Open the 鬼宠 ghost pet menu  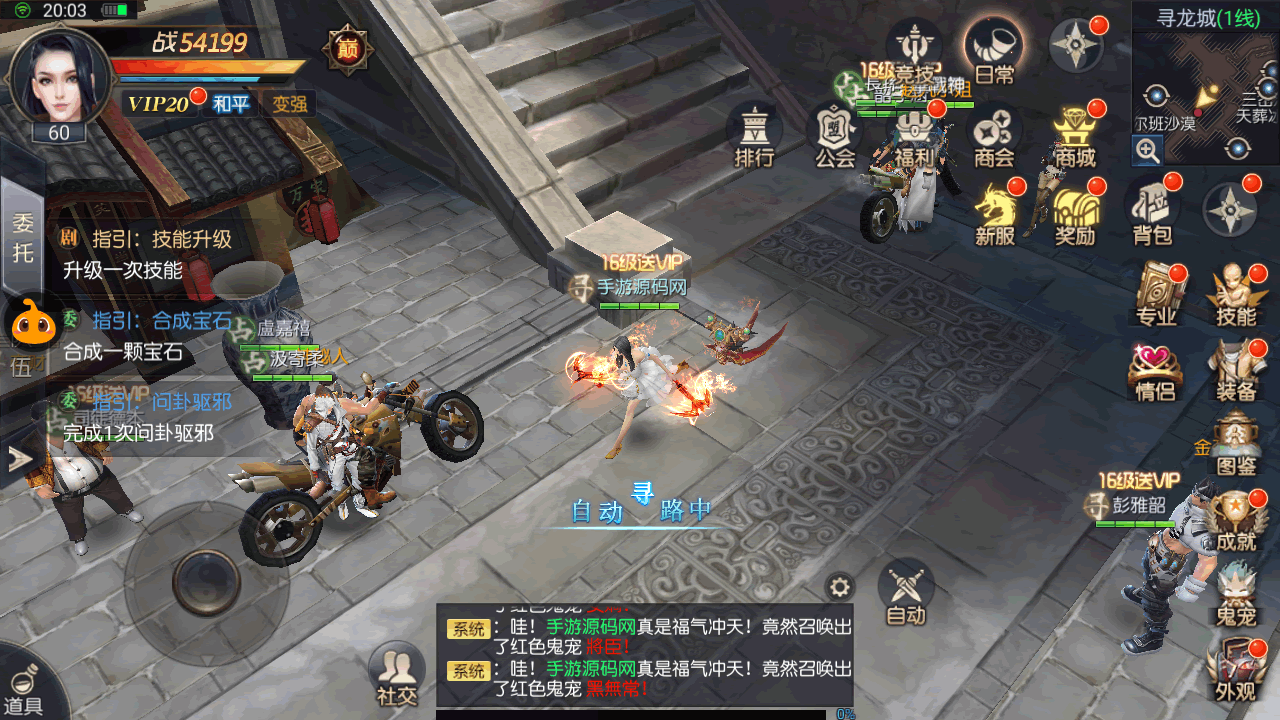[1236, 595]
